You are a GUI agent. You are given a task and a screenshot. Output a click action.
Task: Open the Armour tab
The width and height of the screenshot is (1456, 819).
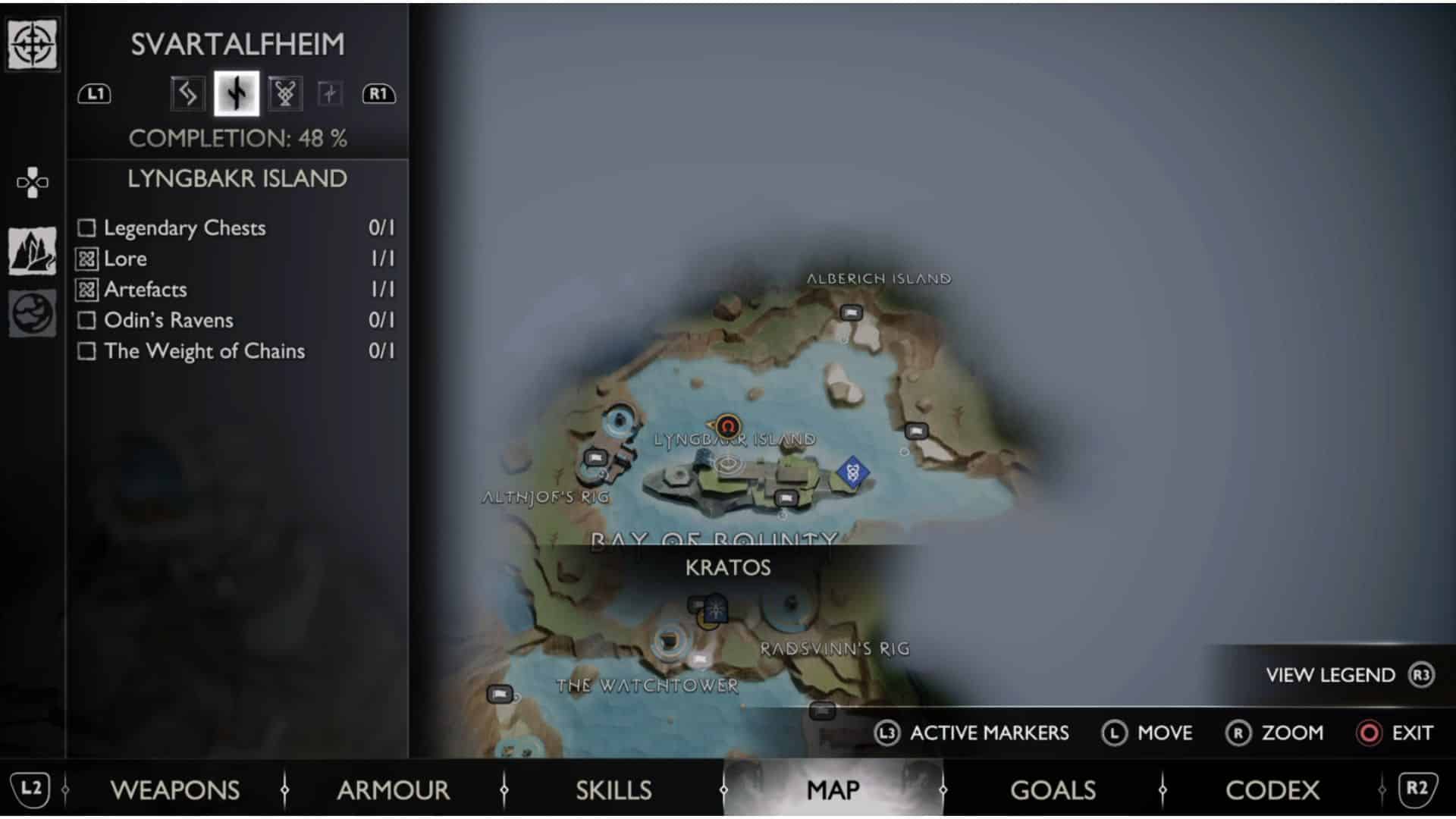(x=393, y=790)
